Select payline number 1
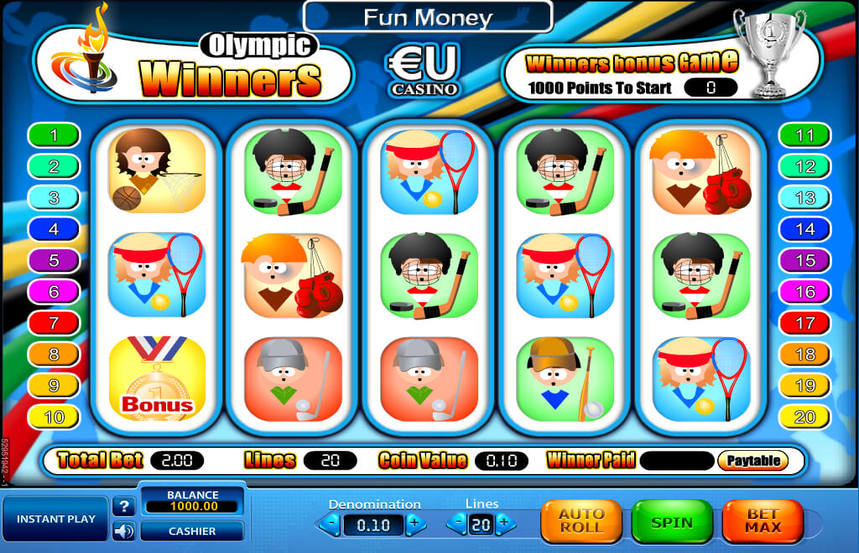This screenshot has height=553, width=859. (53, 135)
